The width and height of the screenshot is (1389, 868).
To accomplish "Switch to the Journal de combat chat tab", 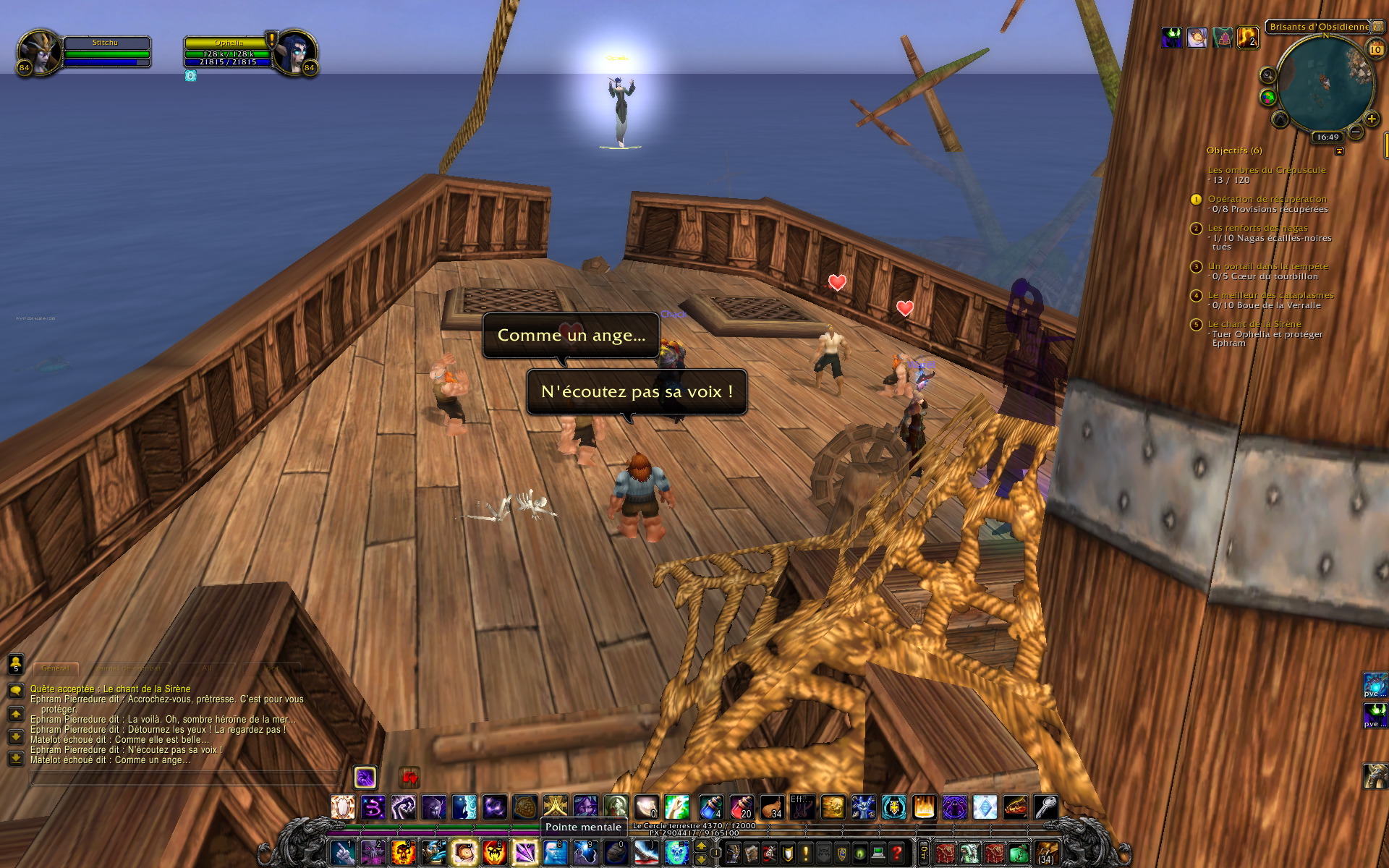I will coord(127,668).
